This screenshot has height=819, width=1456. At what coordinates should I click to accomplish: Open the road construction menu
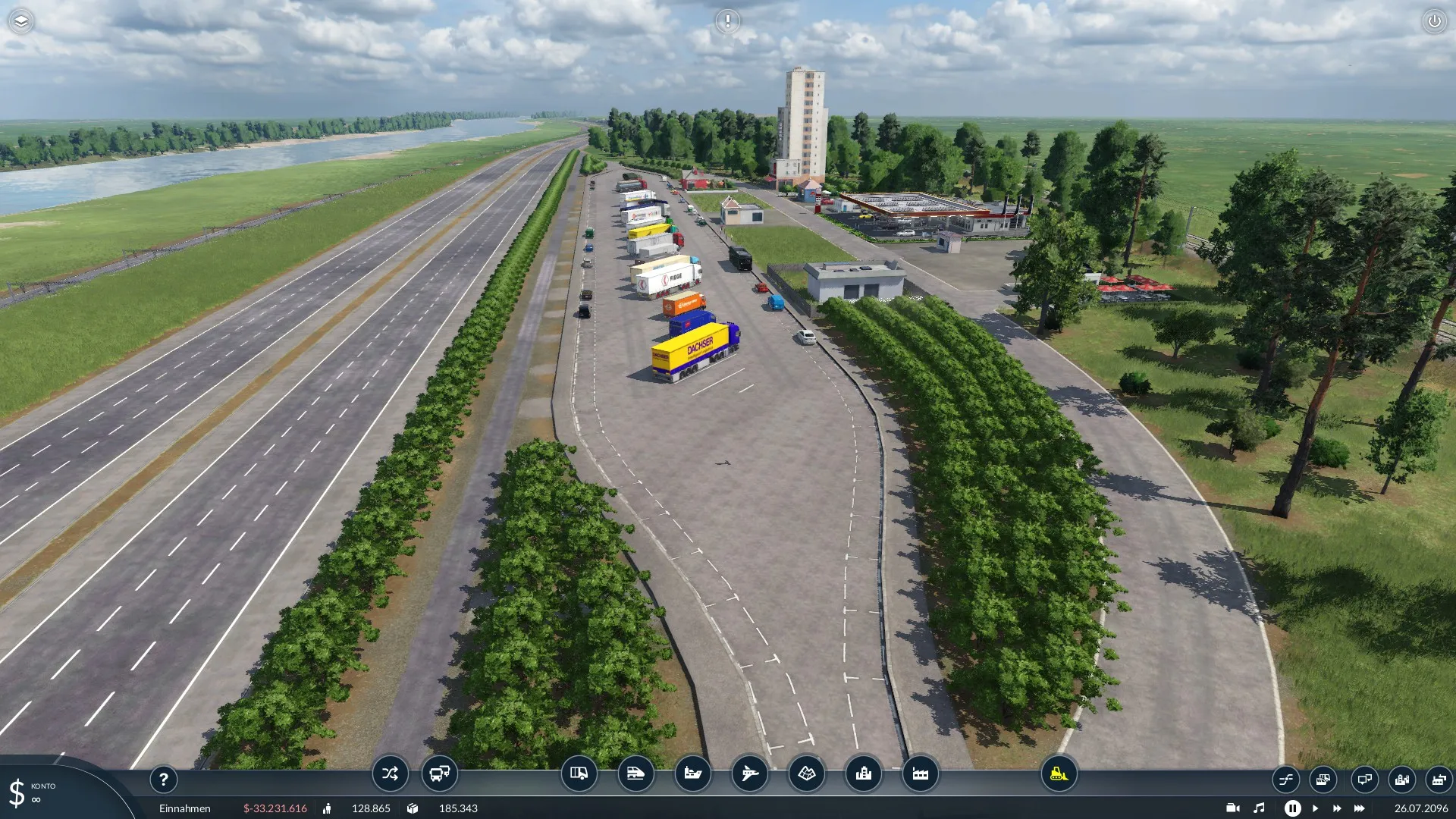pos(579,773)
